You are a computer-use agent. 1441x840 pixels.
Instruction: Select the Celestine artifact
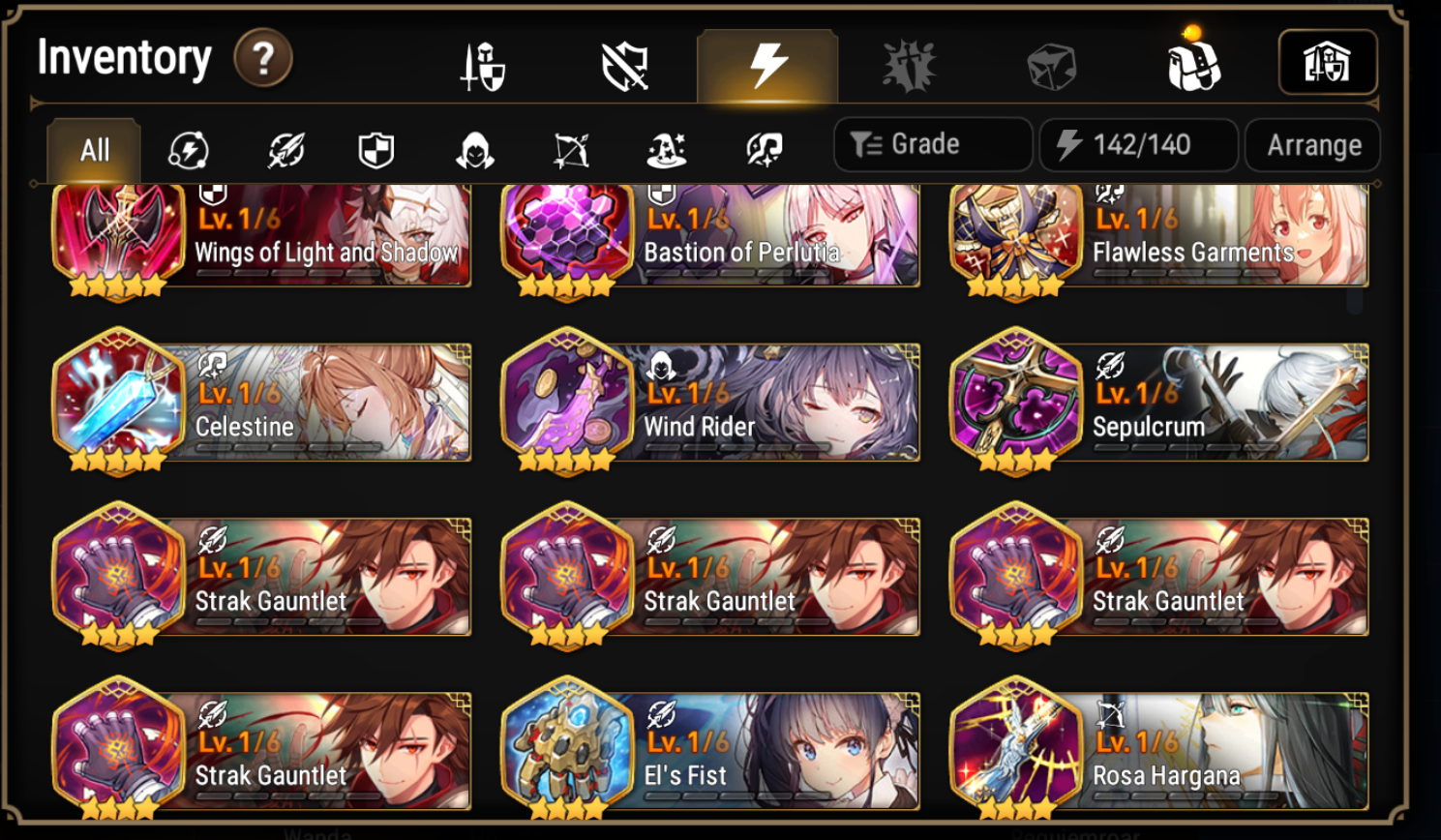(259, 402)
